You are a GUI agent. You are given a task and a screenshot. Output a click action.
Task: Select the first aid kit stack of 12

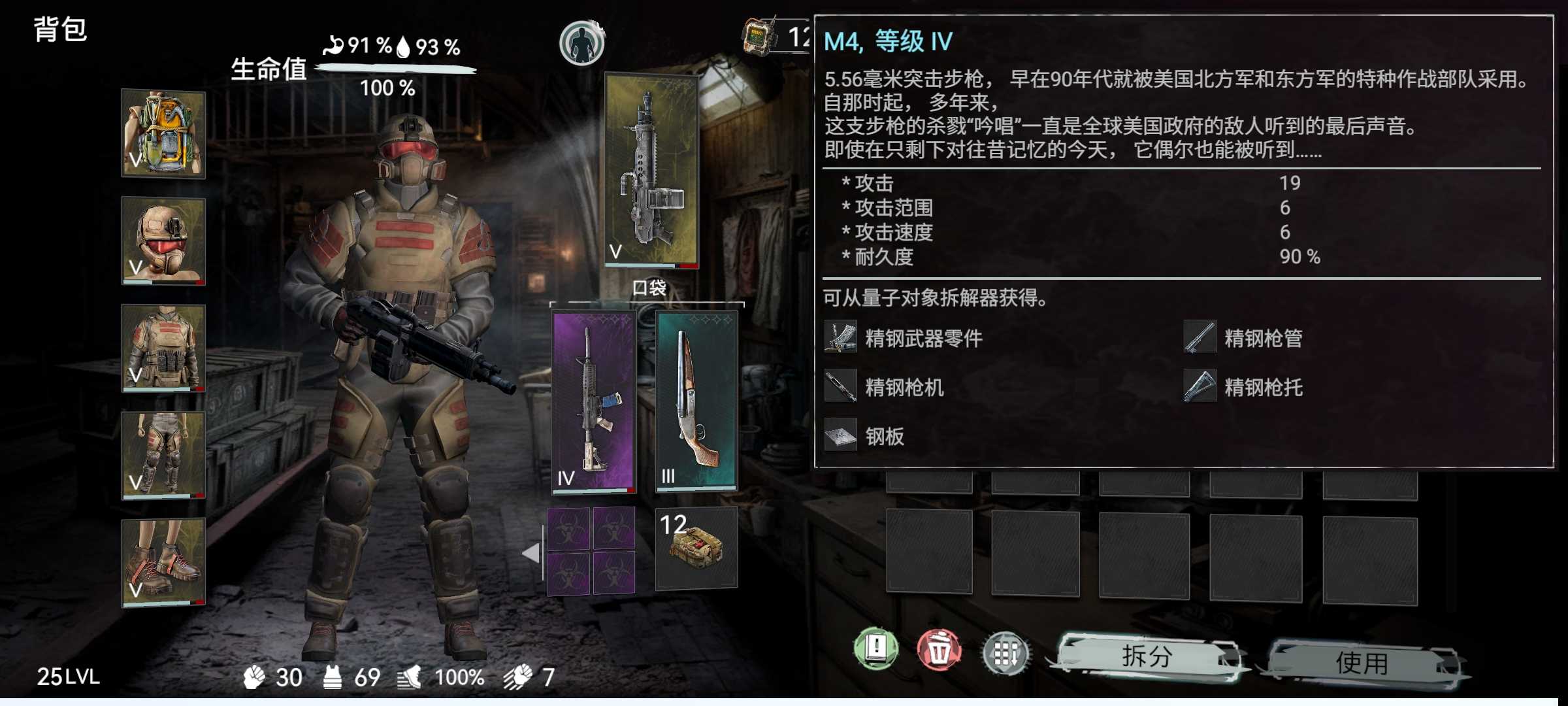[696, 548]
